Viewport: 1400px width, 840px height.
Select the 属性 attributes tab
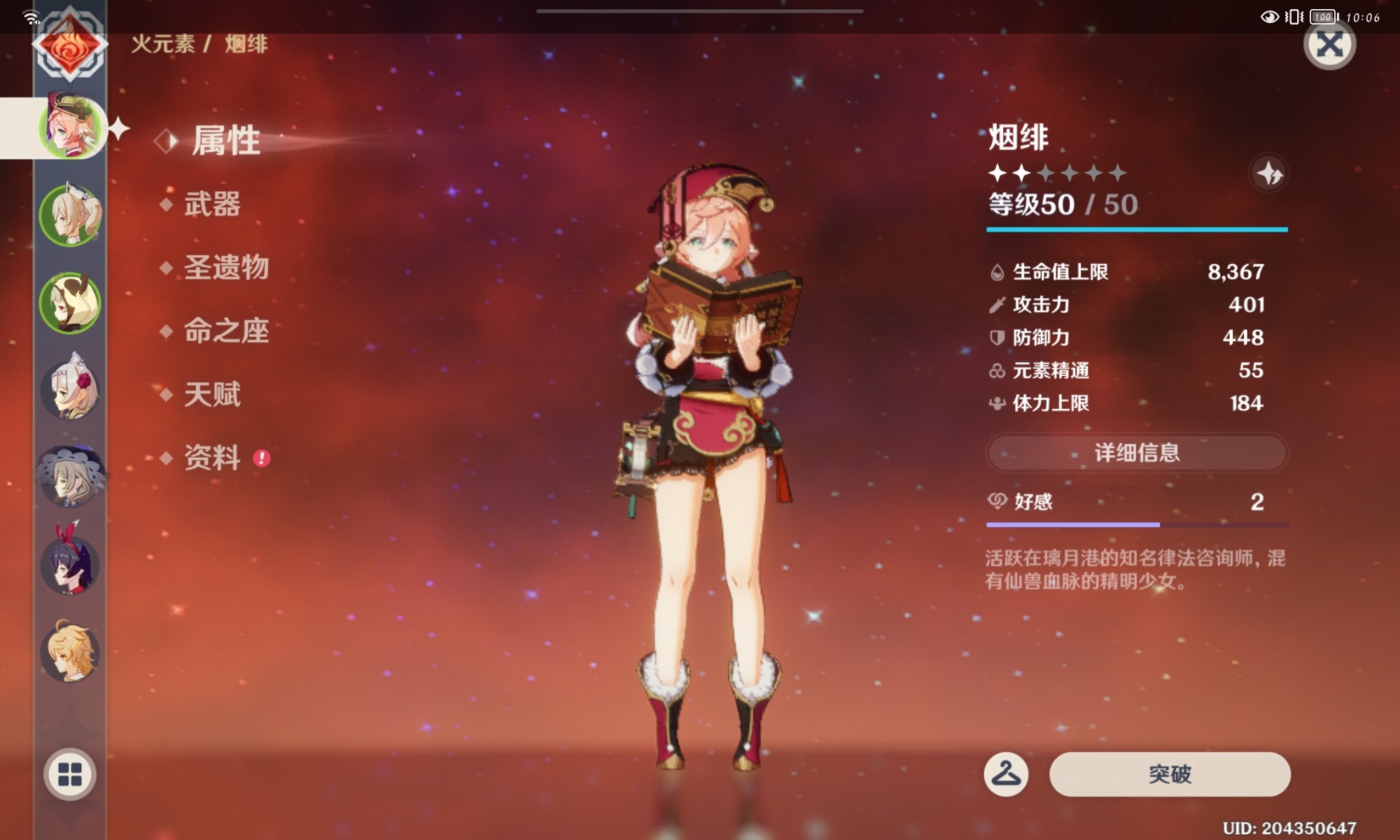click(225, 141)
